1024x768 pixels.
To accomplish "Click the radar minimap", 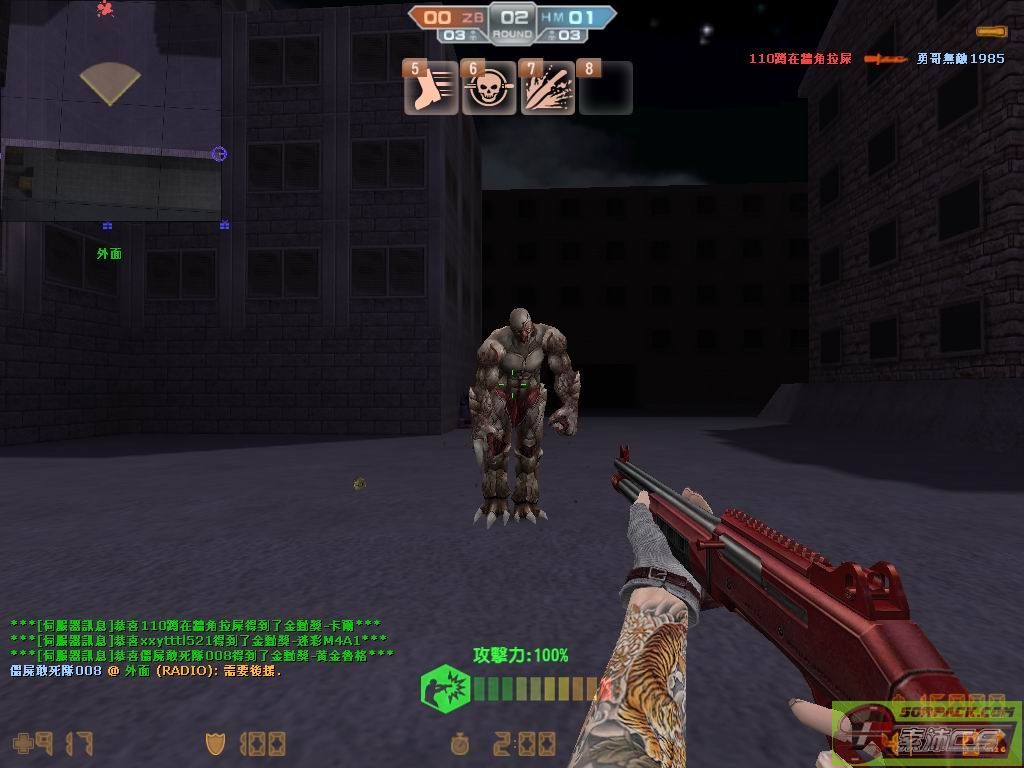I will (x=110, y=110).
